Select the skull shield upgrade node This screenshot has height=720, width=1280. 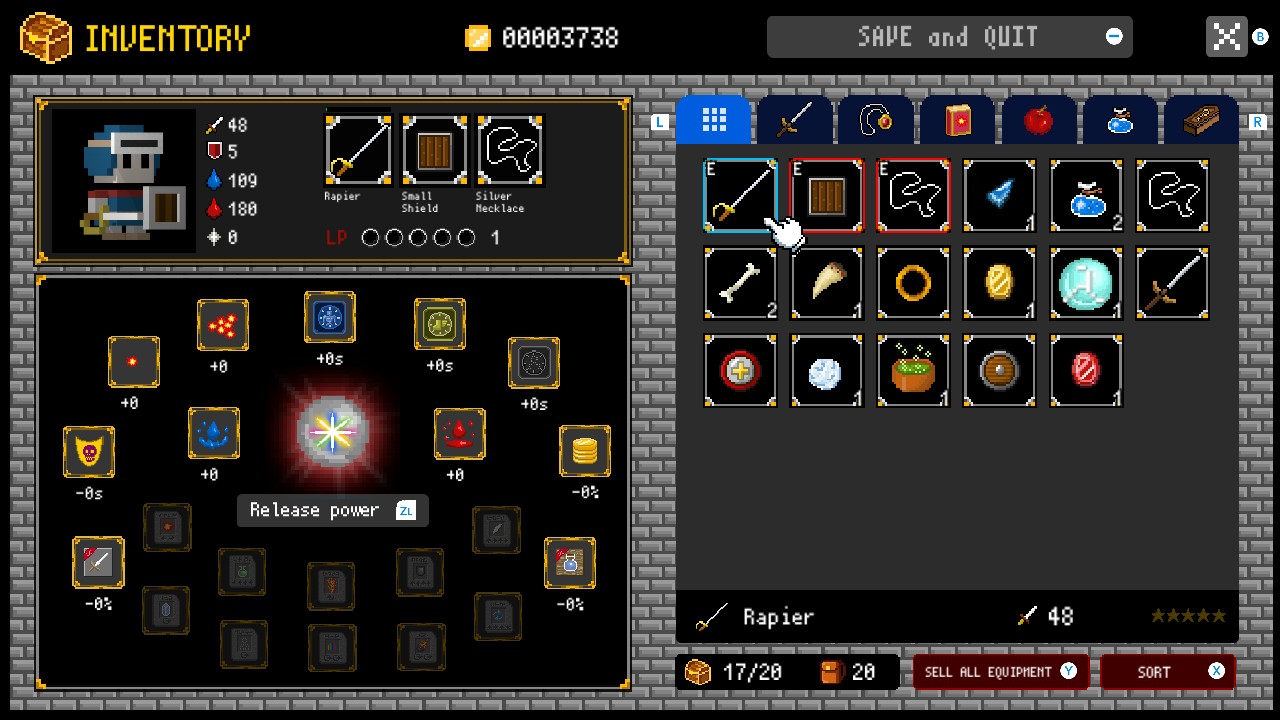tap(89, 452)
